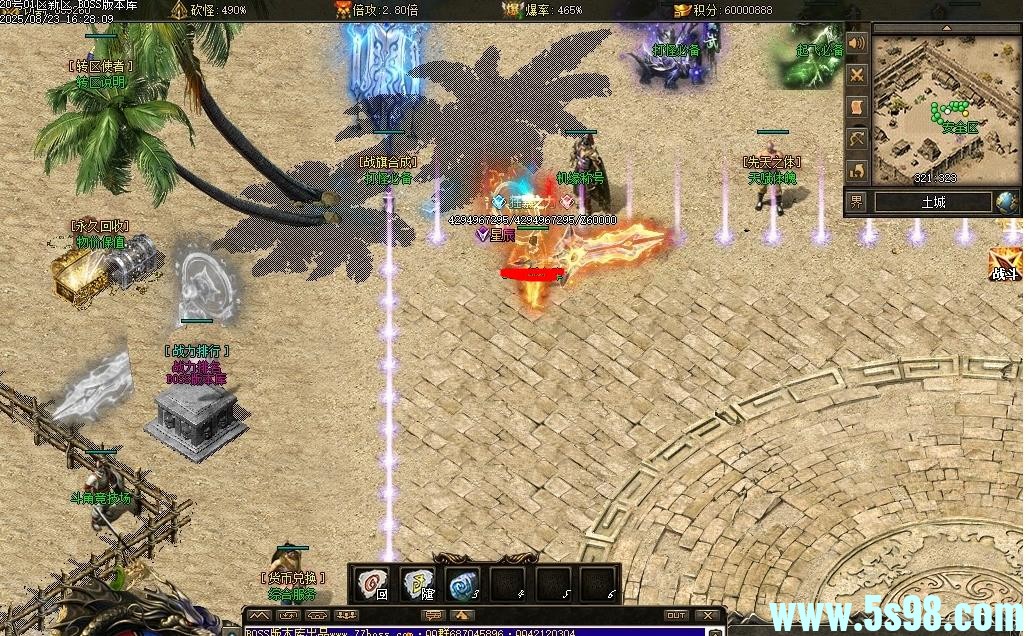Select the bow and arrow icon

click(856, 138)
